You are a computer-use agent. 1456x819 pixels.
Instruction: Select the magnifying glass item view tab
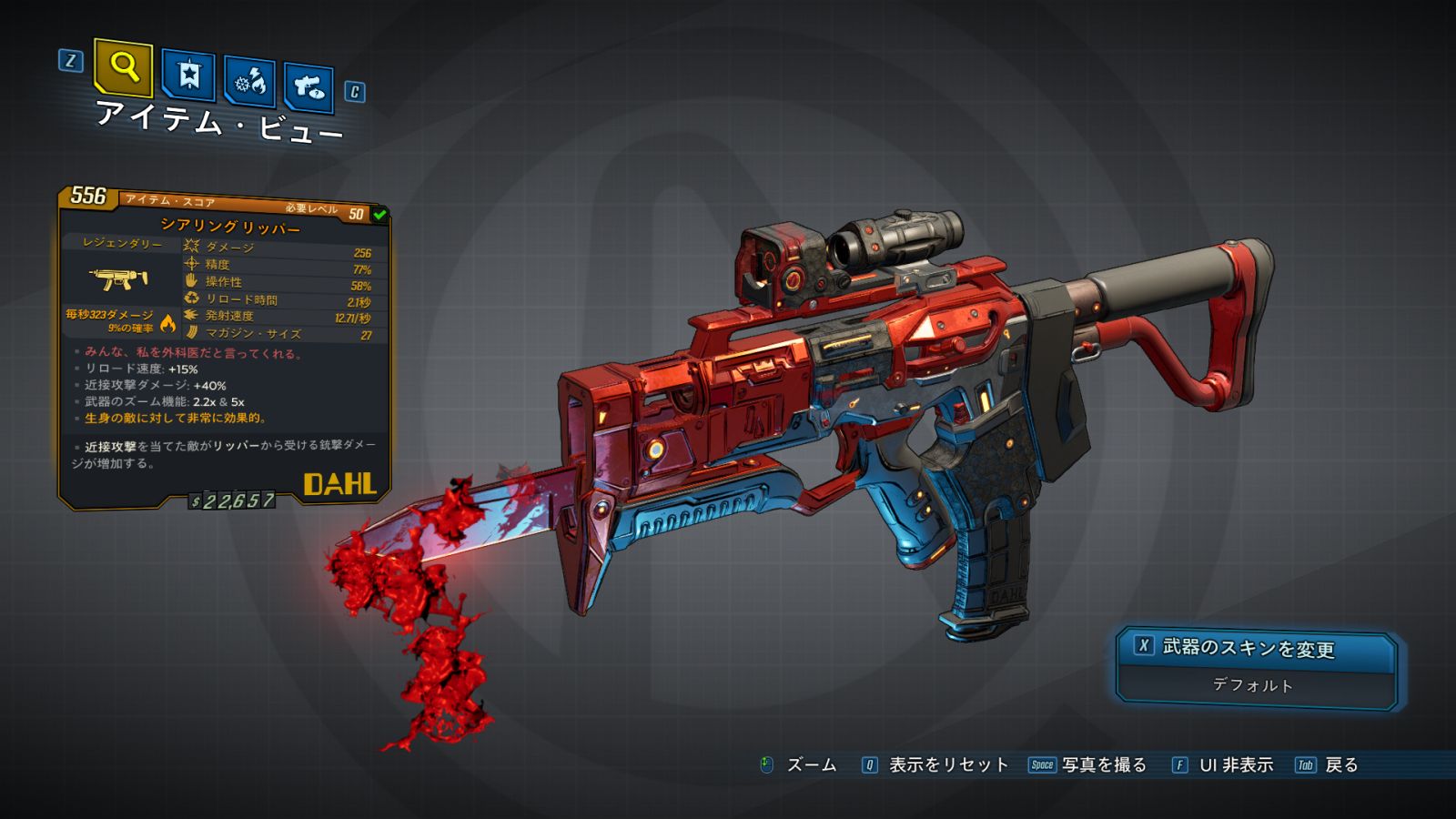click(x=123, y=67)
